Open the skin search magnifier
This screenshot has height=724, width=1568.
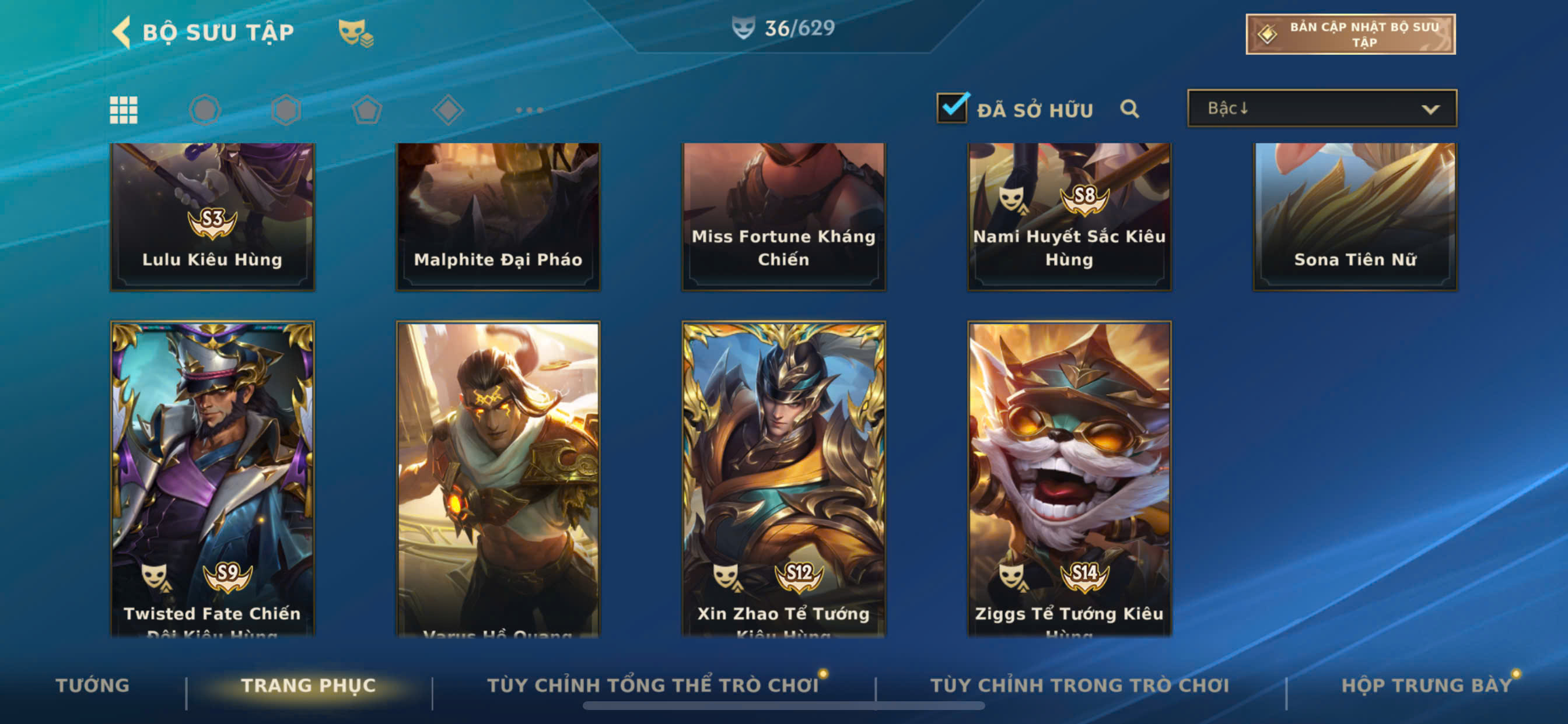pyautogui.click(x=1129, y=109)
